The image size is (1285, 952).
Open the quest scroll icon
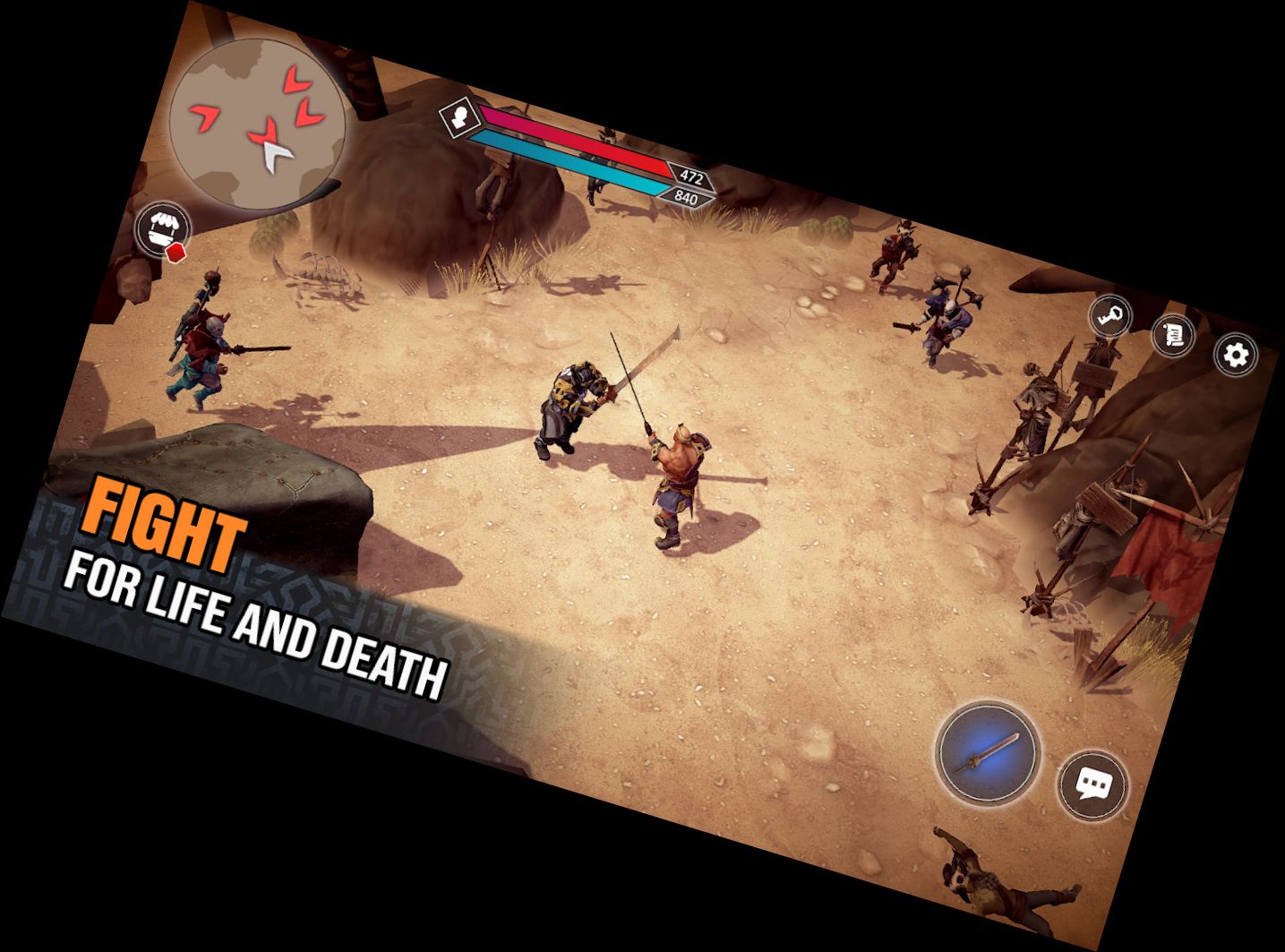pyautogui.click(x=1173, y=336)
